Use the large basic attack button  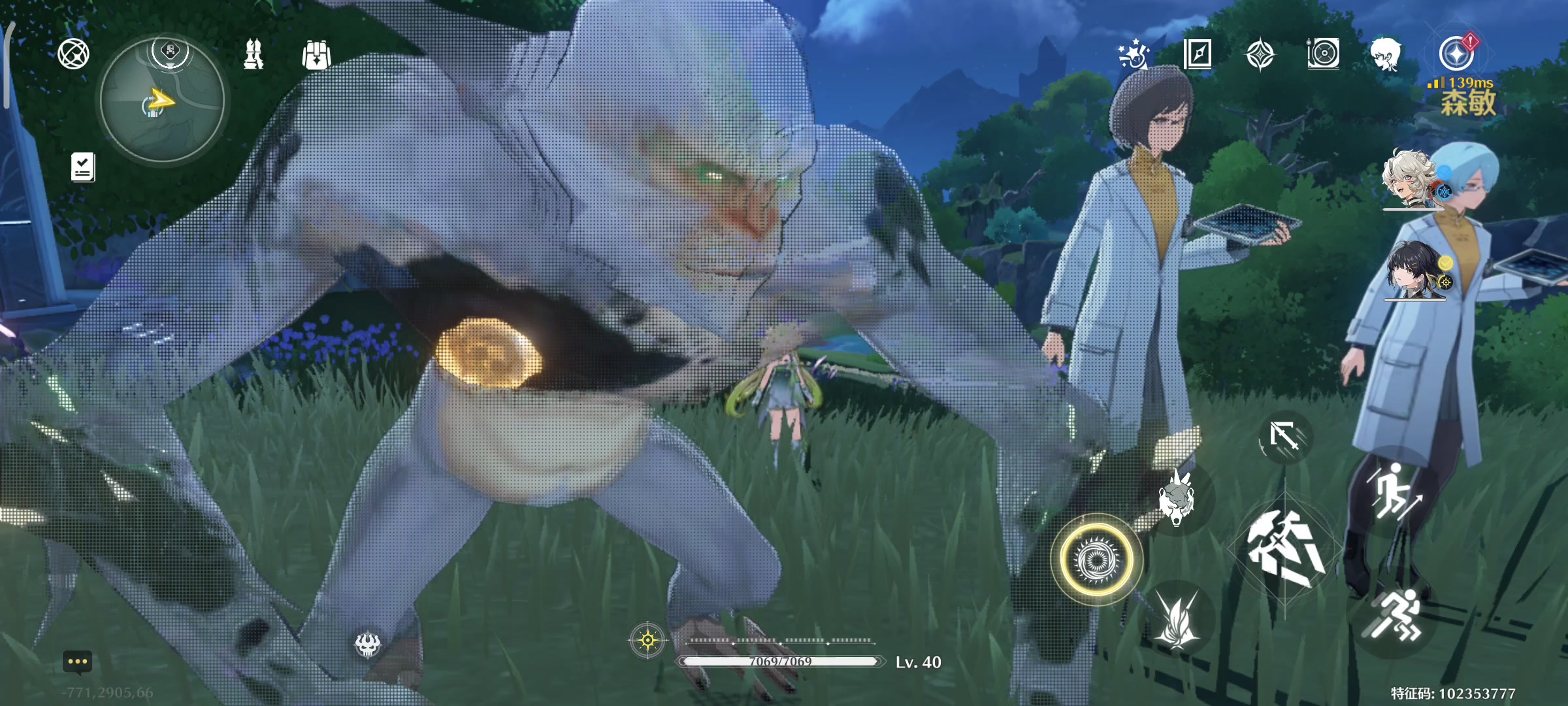point(1284,548)
